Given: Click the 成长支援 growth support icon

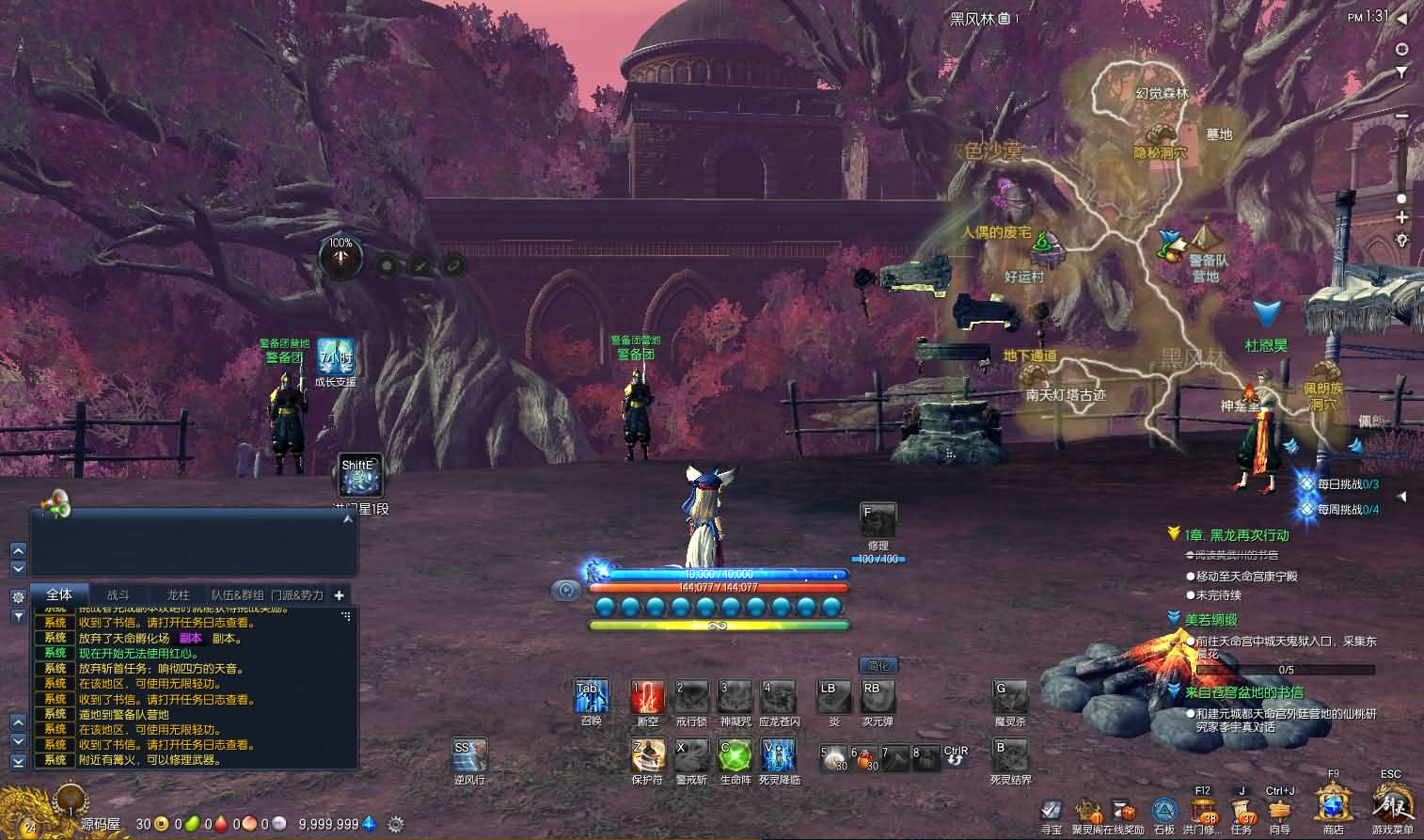Looking at the screenshot, I should pos(335,357).
